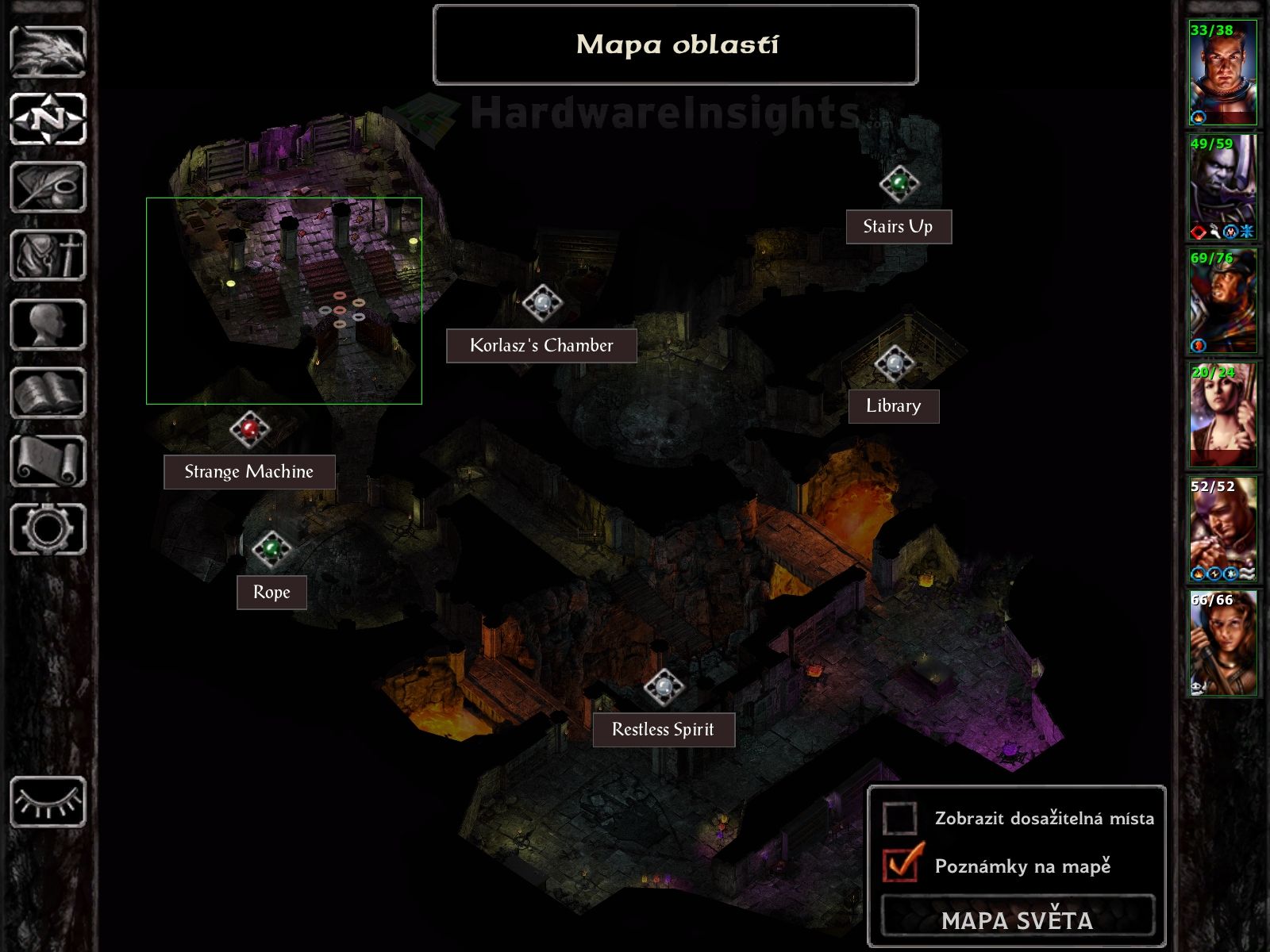Viewport: 1270px width, 952px height.
Task: Open the inventory armor and sword icon
Action: coord(48,255)
